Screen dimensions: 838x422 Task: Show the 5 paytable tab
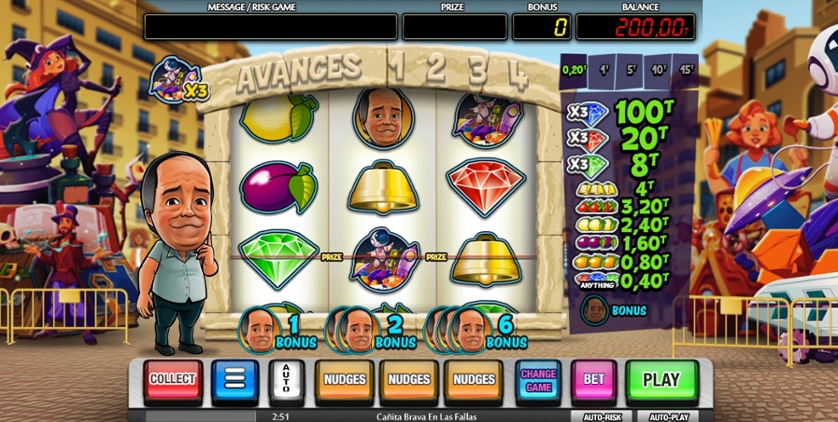point(632,70)
